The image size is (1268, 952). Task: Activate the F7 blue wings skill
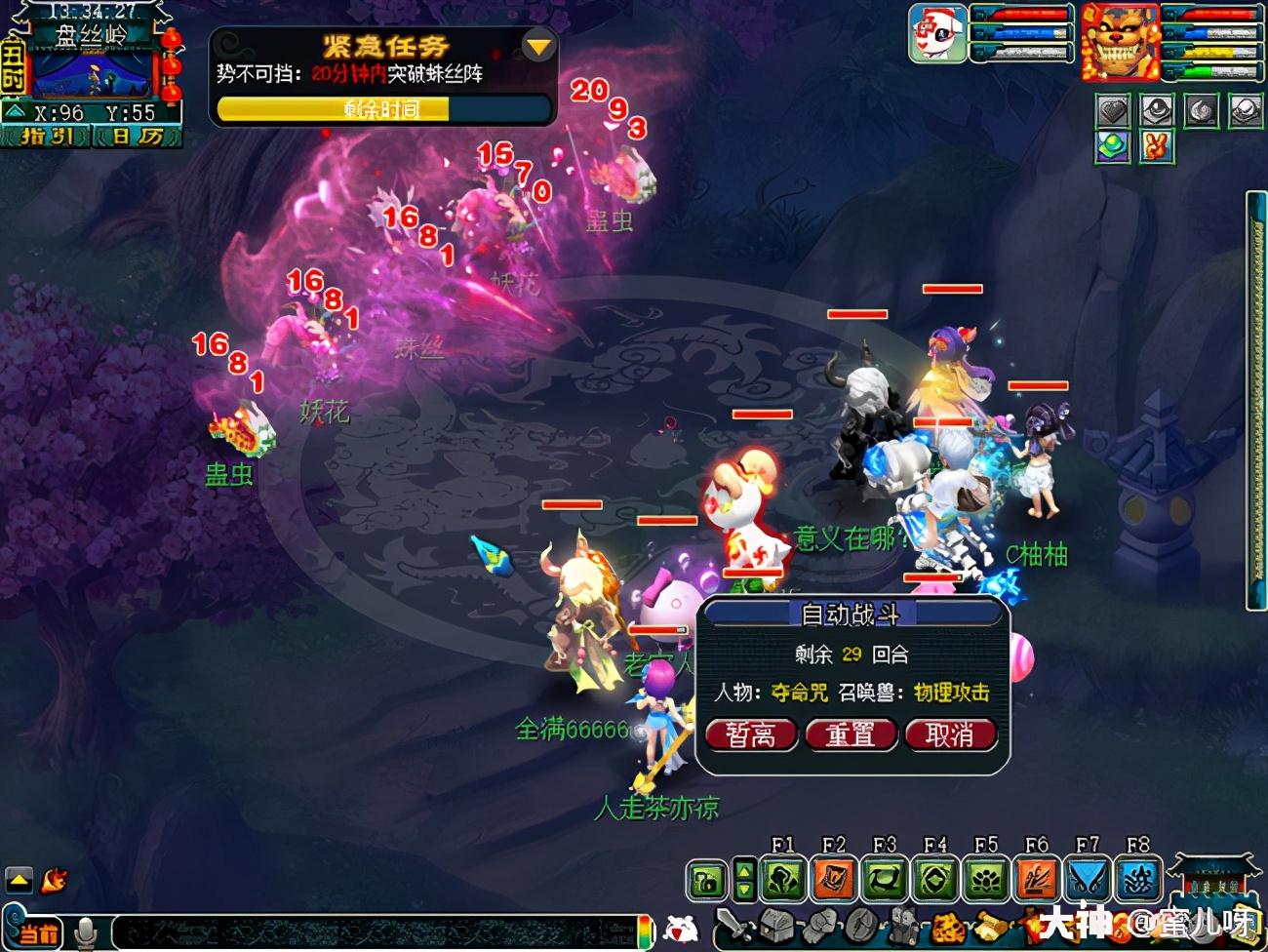coord(1088,880)
